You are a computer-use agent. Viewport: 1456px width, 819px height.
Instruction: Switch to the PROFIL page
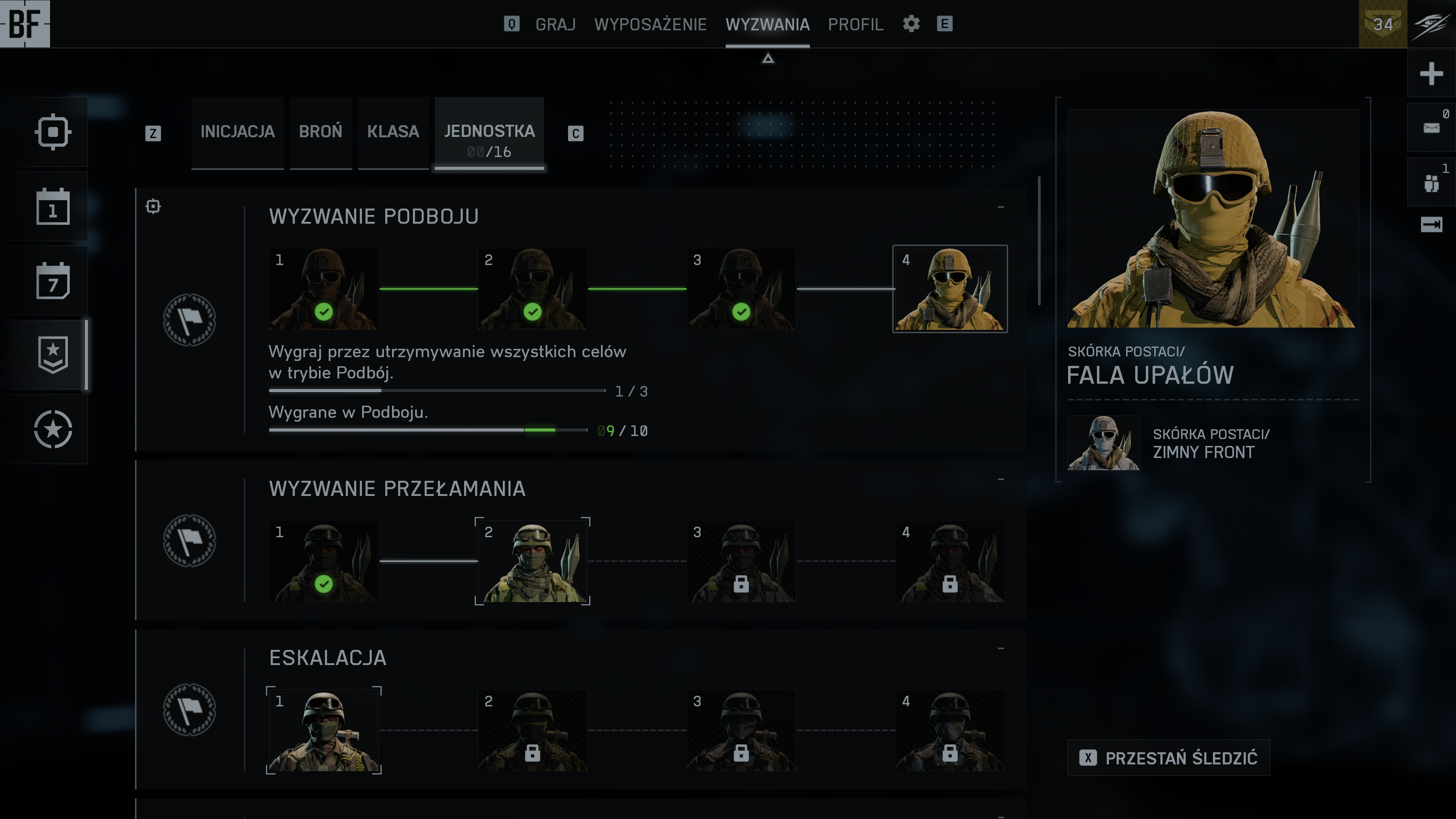855,24
